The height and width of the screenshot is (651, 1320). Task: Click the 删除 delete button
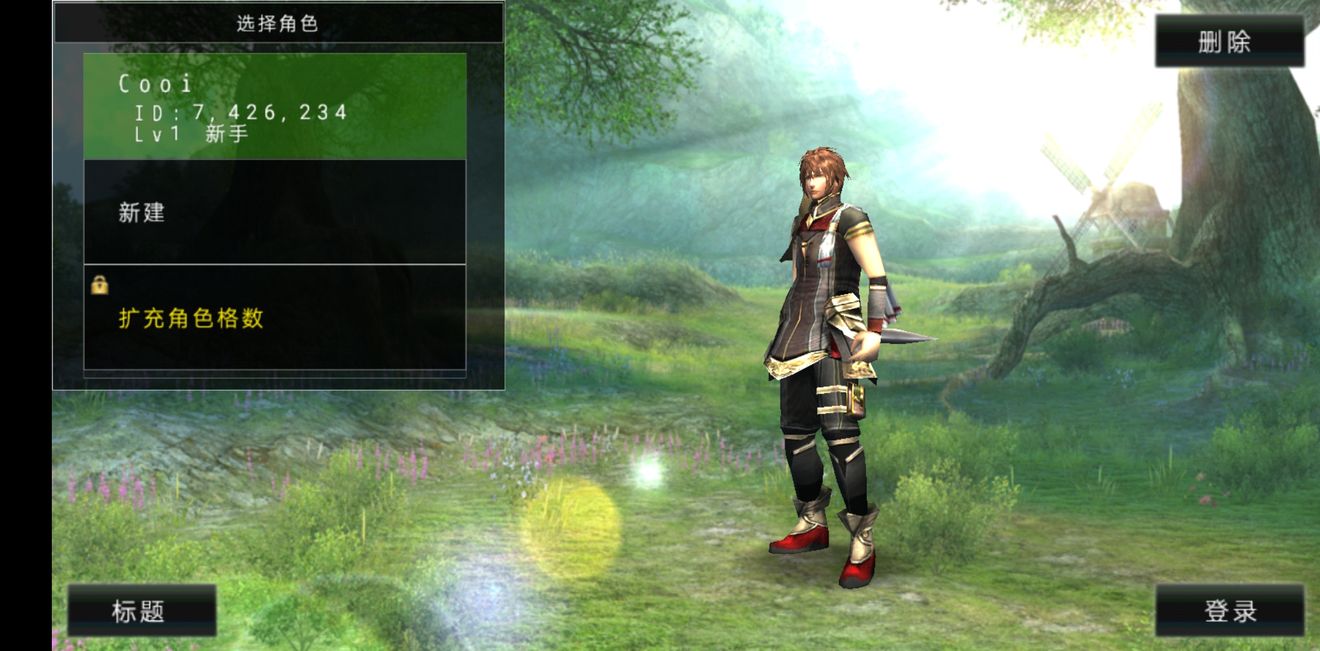coord(1229,42)
